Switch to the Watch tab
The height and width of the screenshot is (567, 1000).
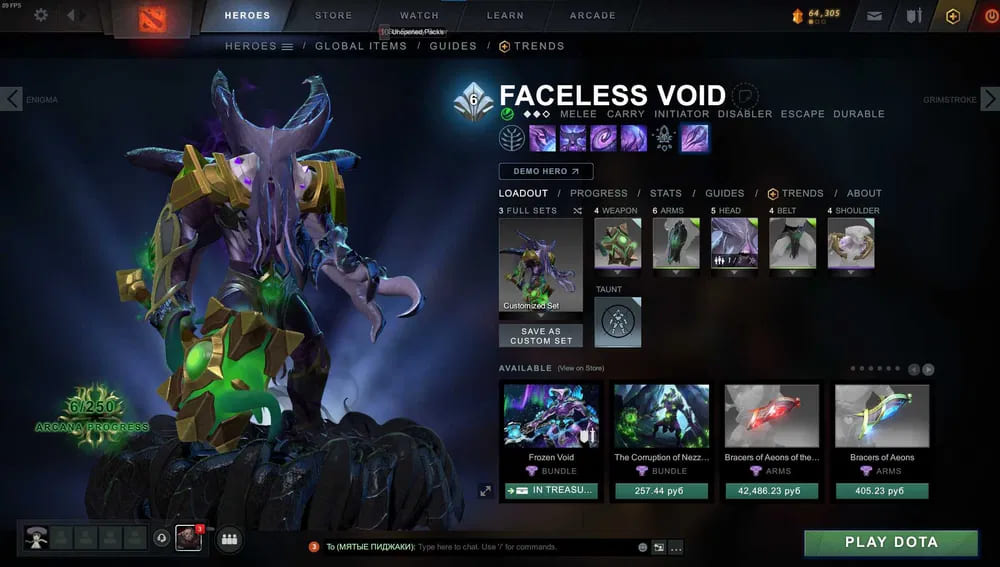[419, 15]
